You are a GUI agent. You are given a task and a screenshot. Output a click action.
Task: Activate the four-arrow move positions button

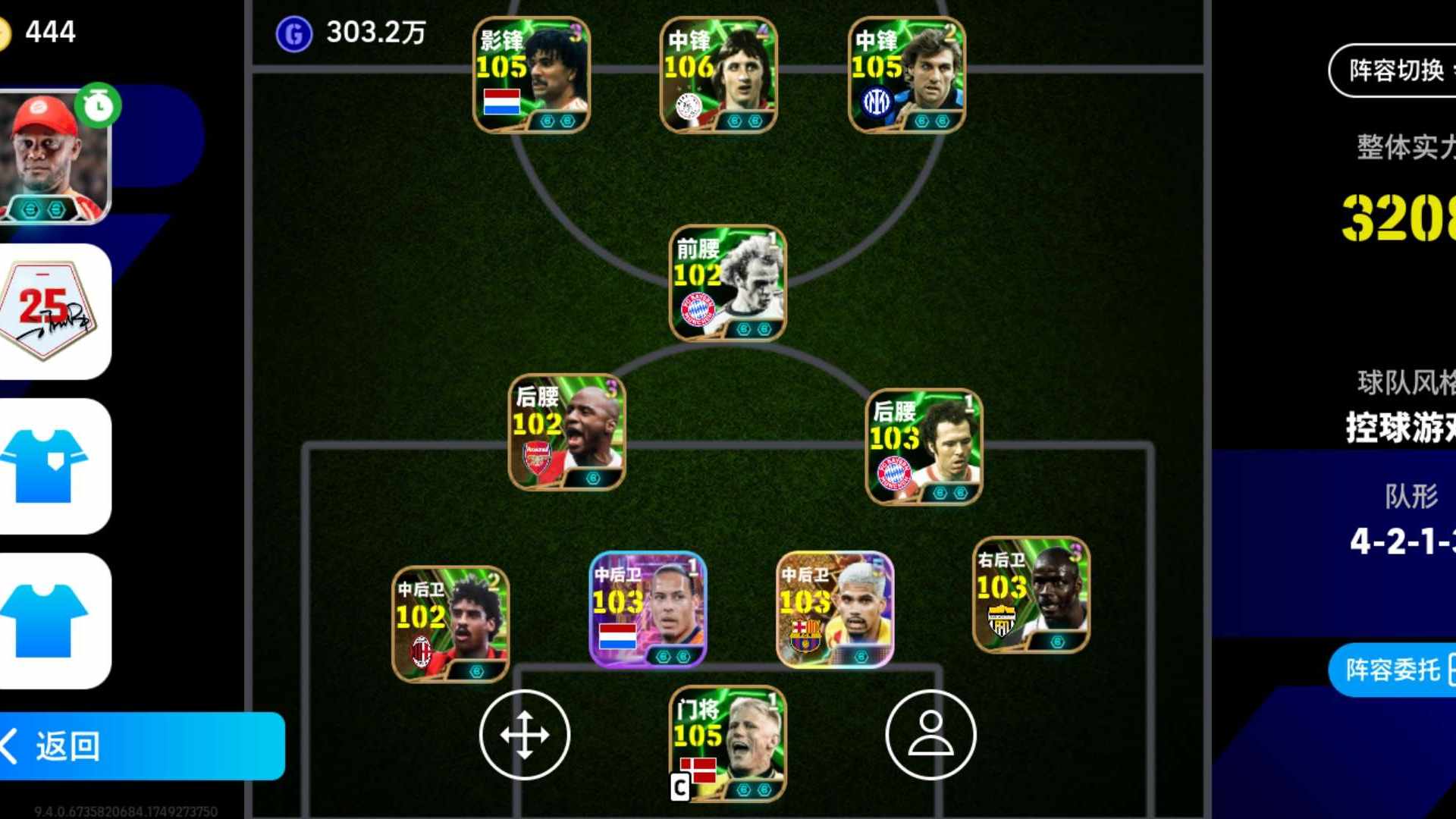[x=524, y=734]
